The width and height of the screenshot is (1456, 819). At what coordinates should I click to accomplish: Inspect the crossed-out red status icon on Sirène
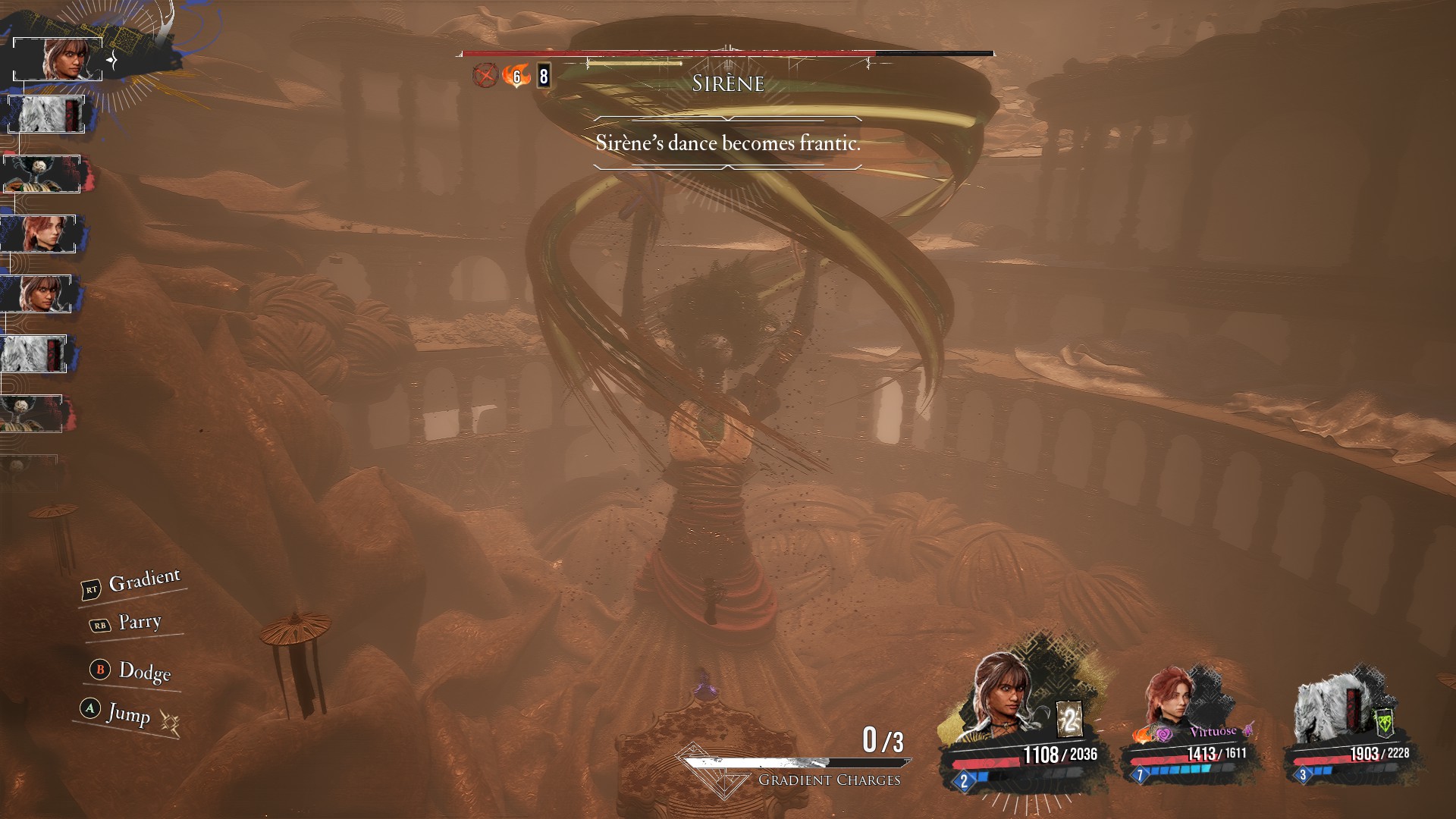[x=485, y=76]
